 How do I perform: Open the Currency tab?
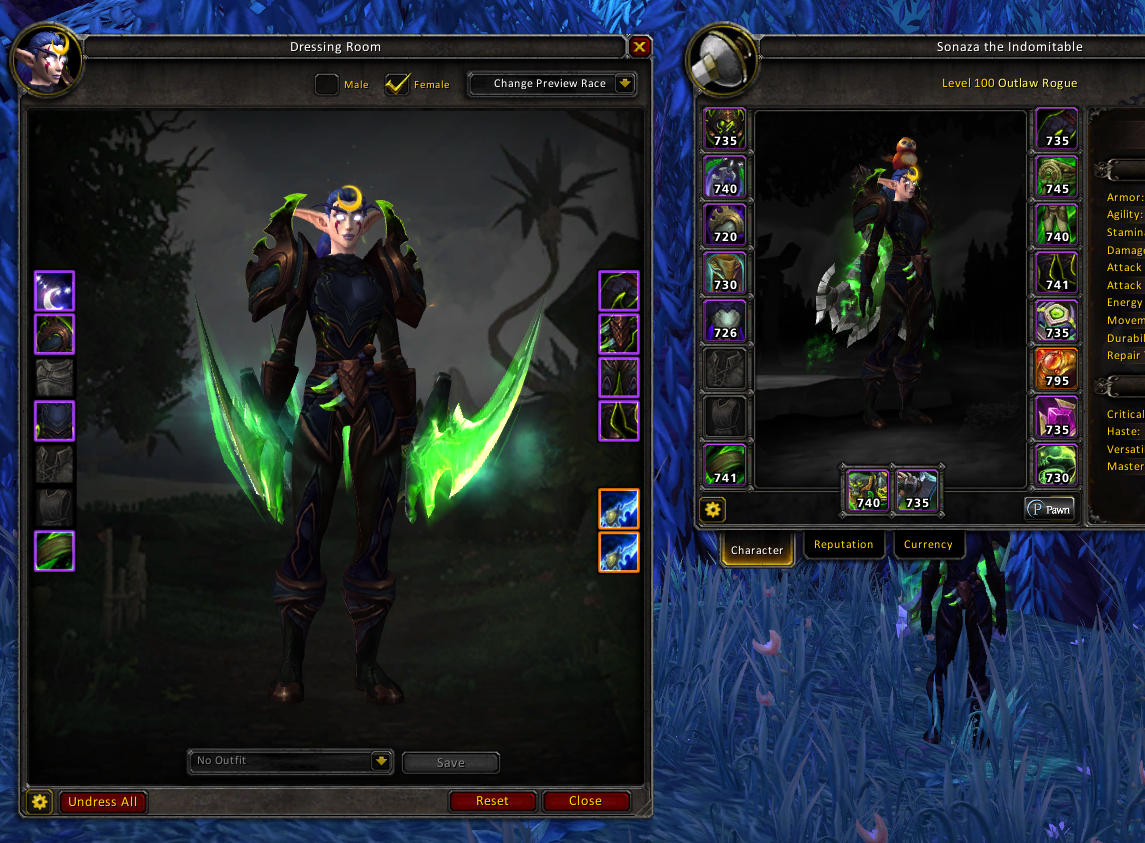tap(928, 545)
